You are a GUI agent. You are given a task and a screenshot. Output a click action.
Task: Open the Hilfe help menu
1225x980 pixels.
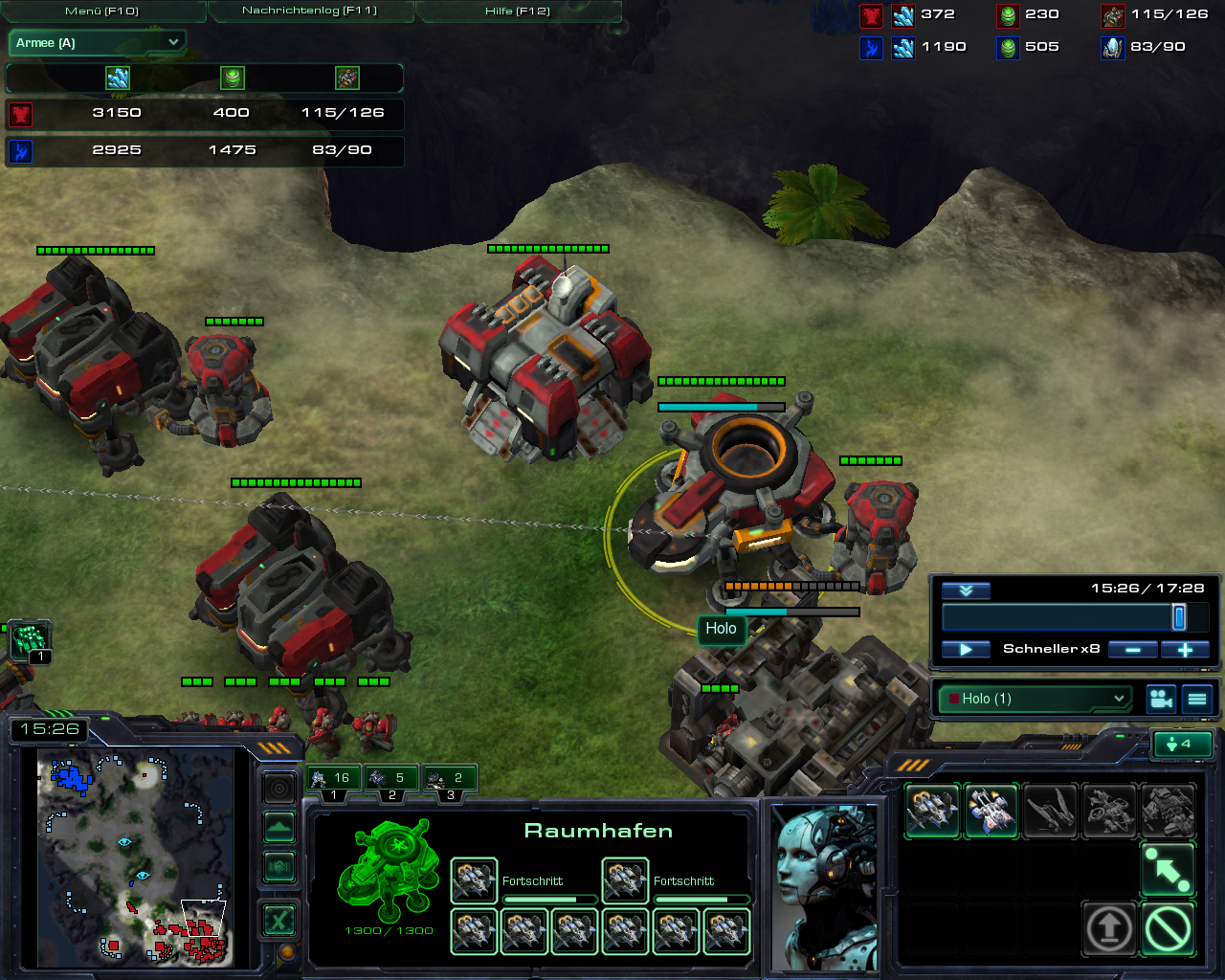(517, 11)
